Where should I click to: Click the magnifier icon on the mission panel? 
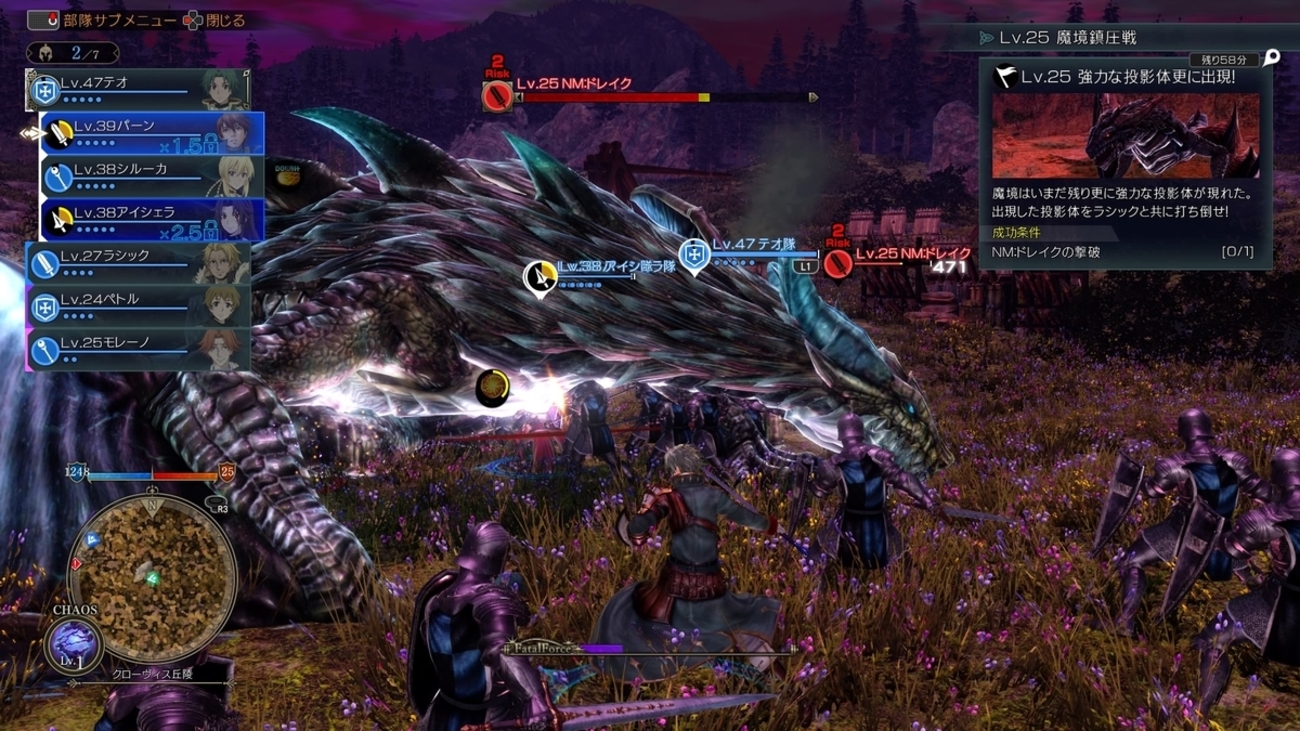click(1271, 58)
